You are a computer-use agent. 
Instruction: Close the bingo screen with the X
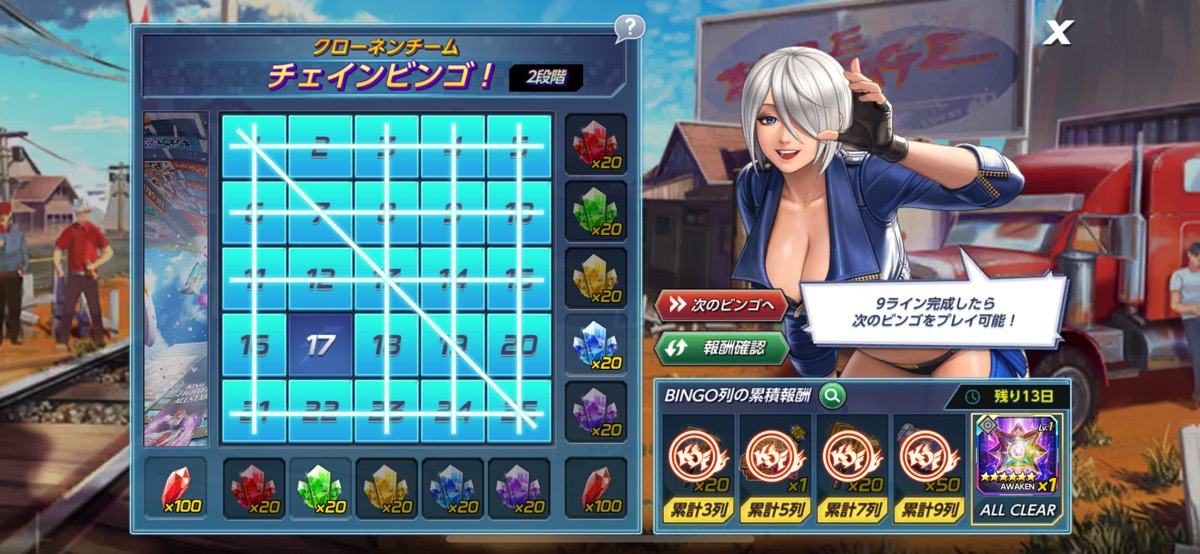click(1056, 33)
